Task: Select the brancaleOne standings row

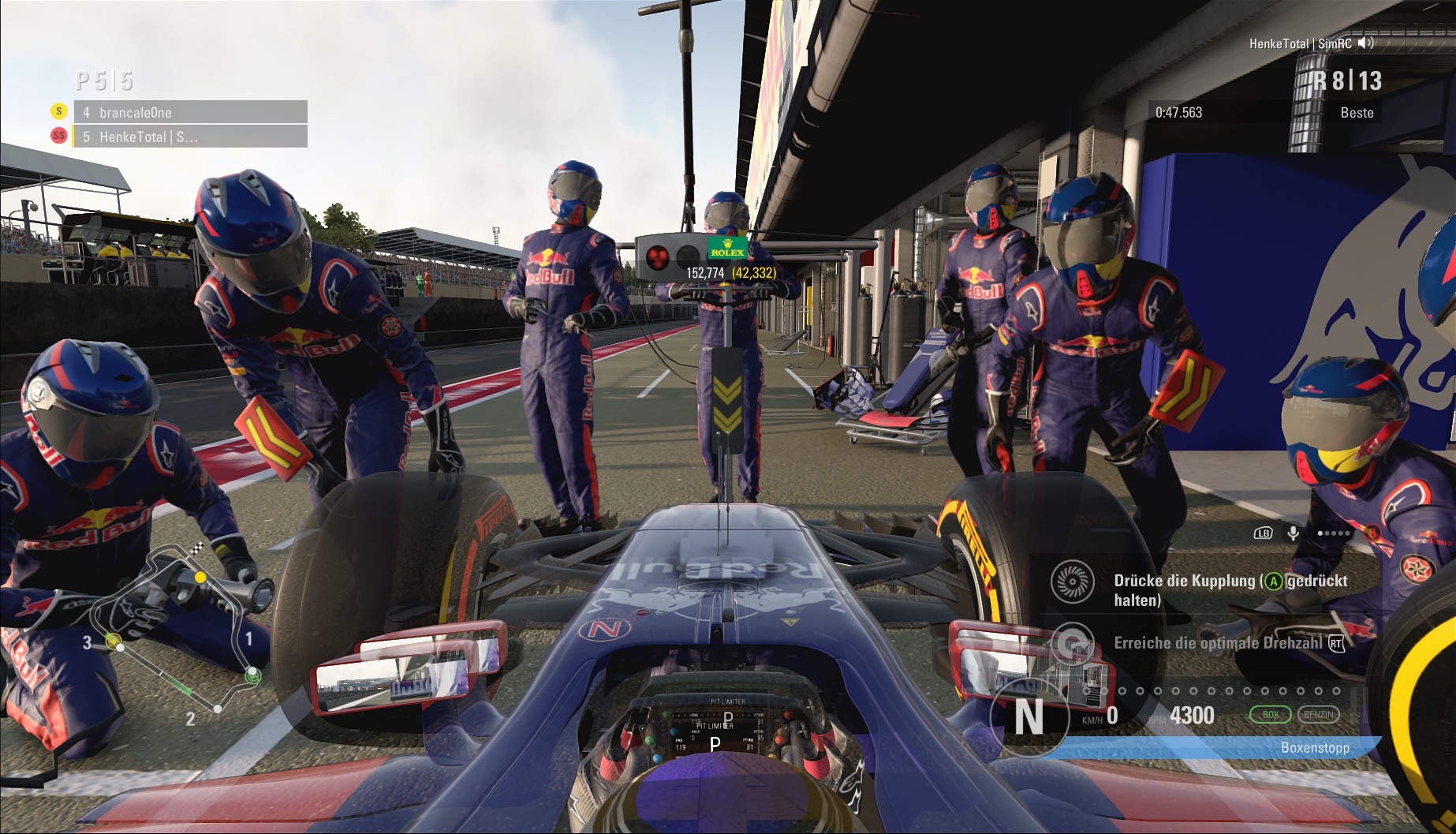Action: coord(189,112)
